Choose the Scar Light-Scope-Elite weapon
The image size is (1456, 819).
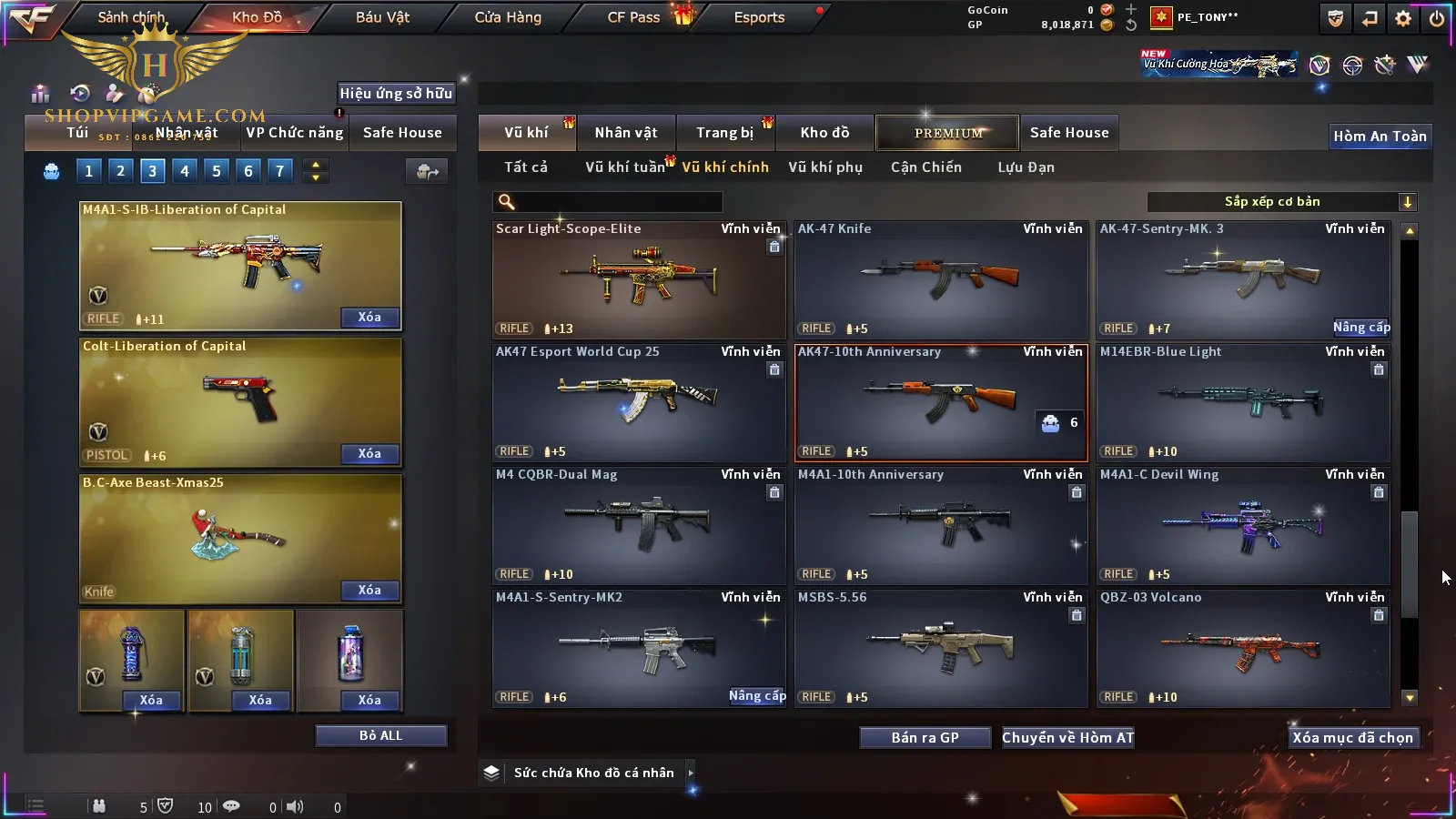pyautogui.click(x=638, y=279)
